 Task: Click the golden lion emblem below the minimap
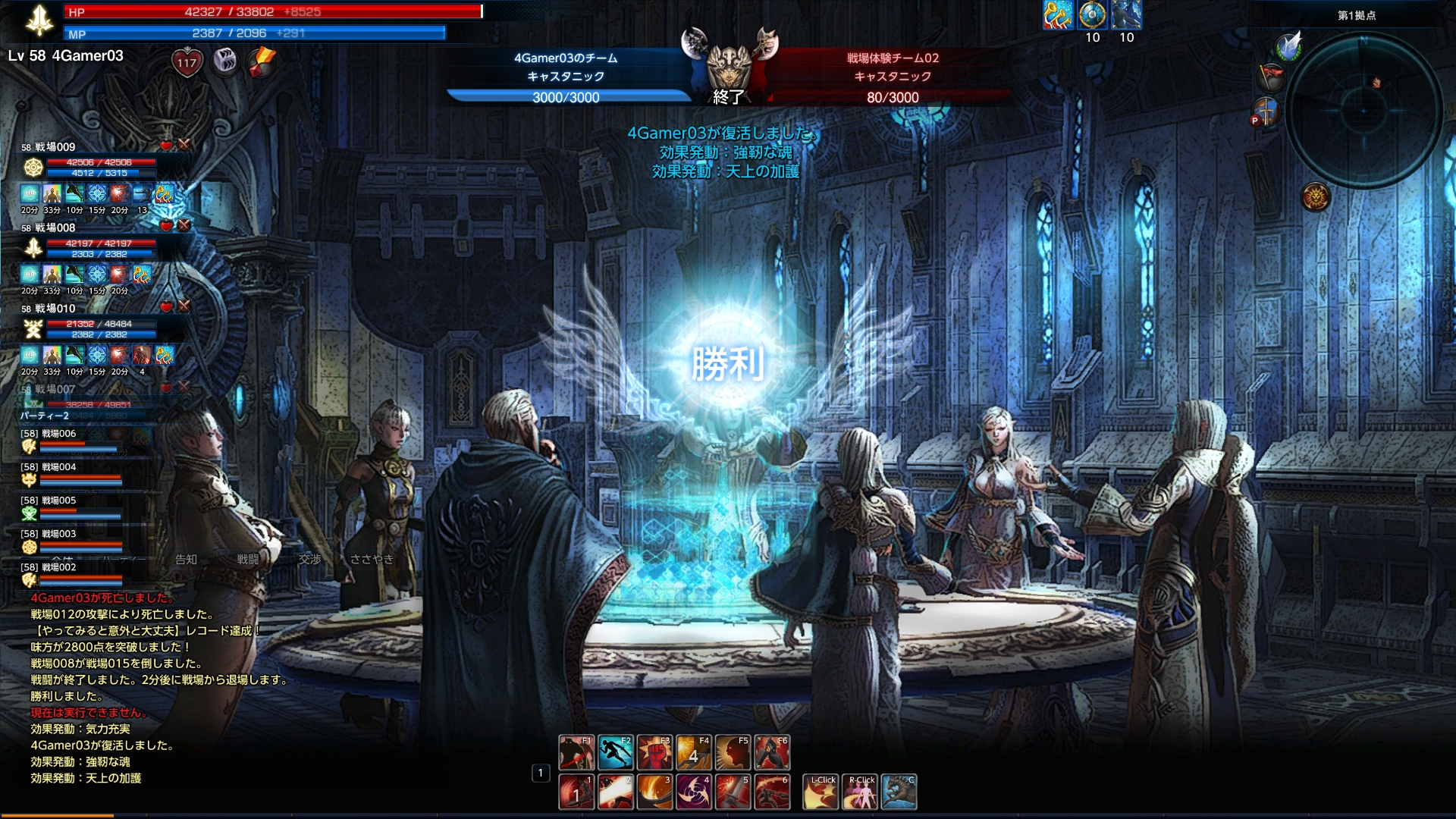[x=1316, y=197]
